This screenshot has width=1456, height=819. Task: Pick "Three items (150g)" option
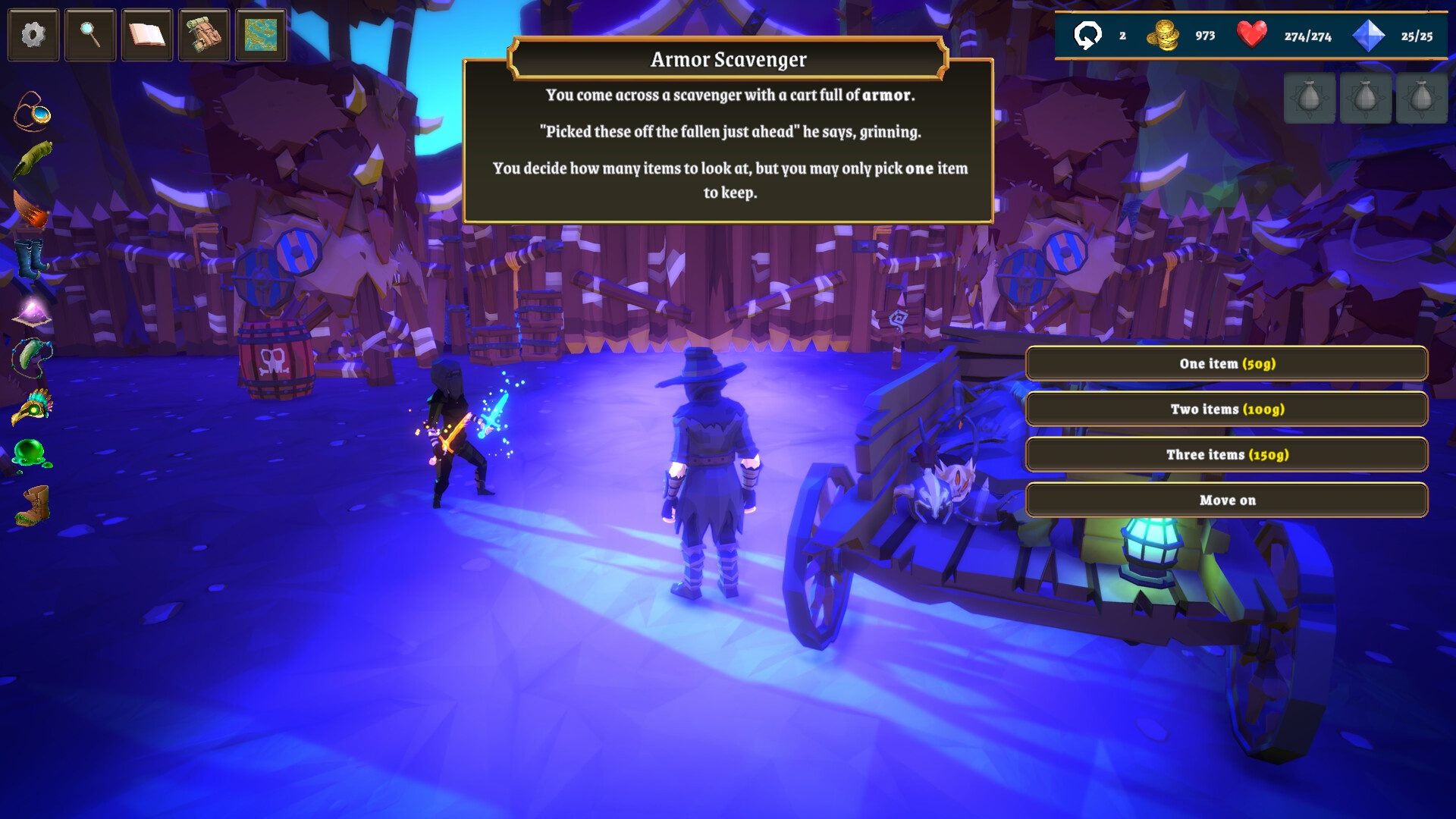pyautogui.click(x=1226, y=455)
